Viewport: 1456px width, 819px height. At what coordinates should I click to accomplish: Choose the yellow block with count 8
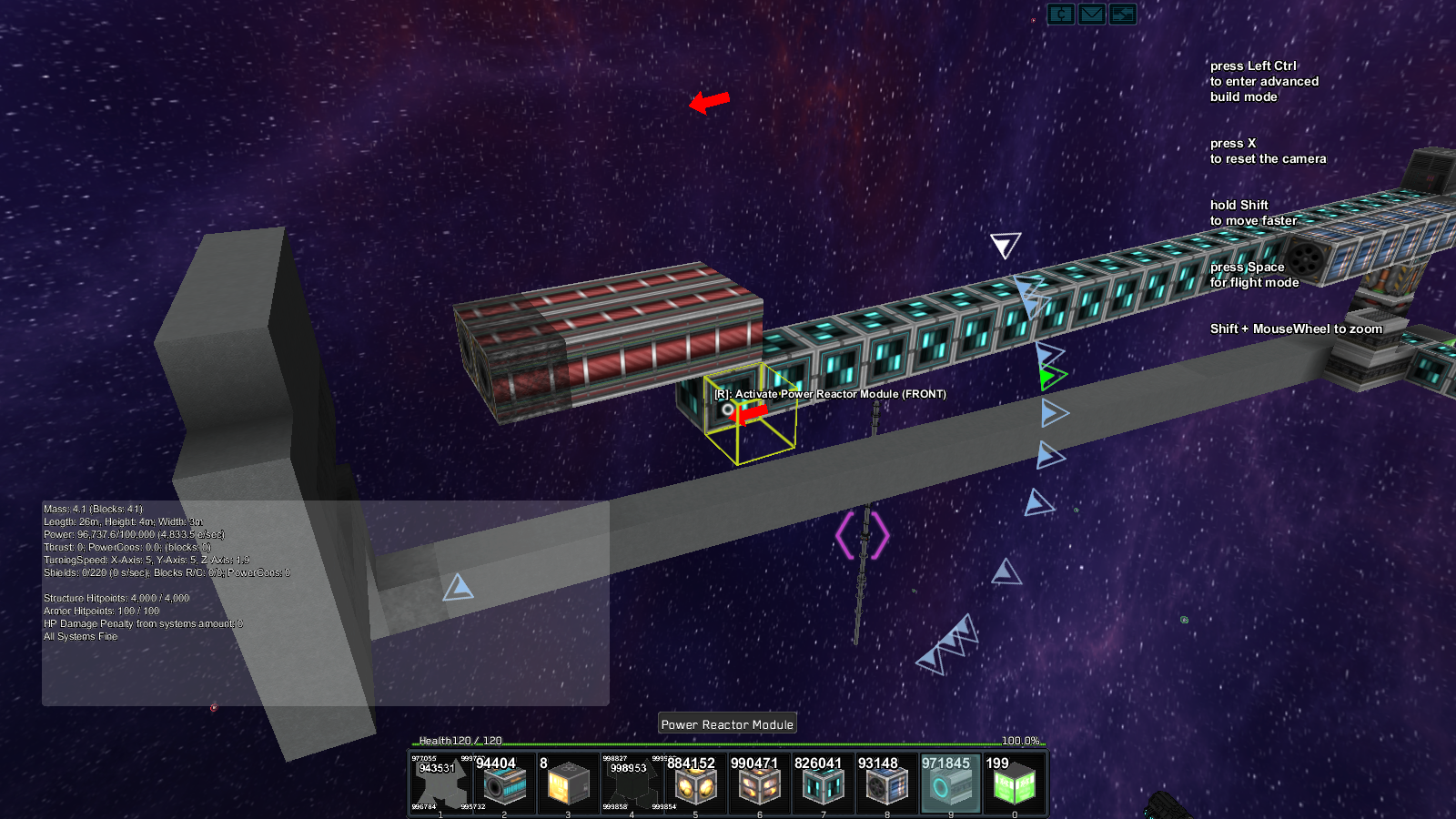point(568,783)
